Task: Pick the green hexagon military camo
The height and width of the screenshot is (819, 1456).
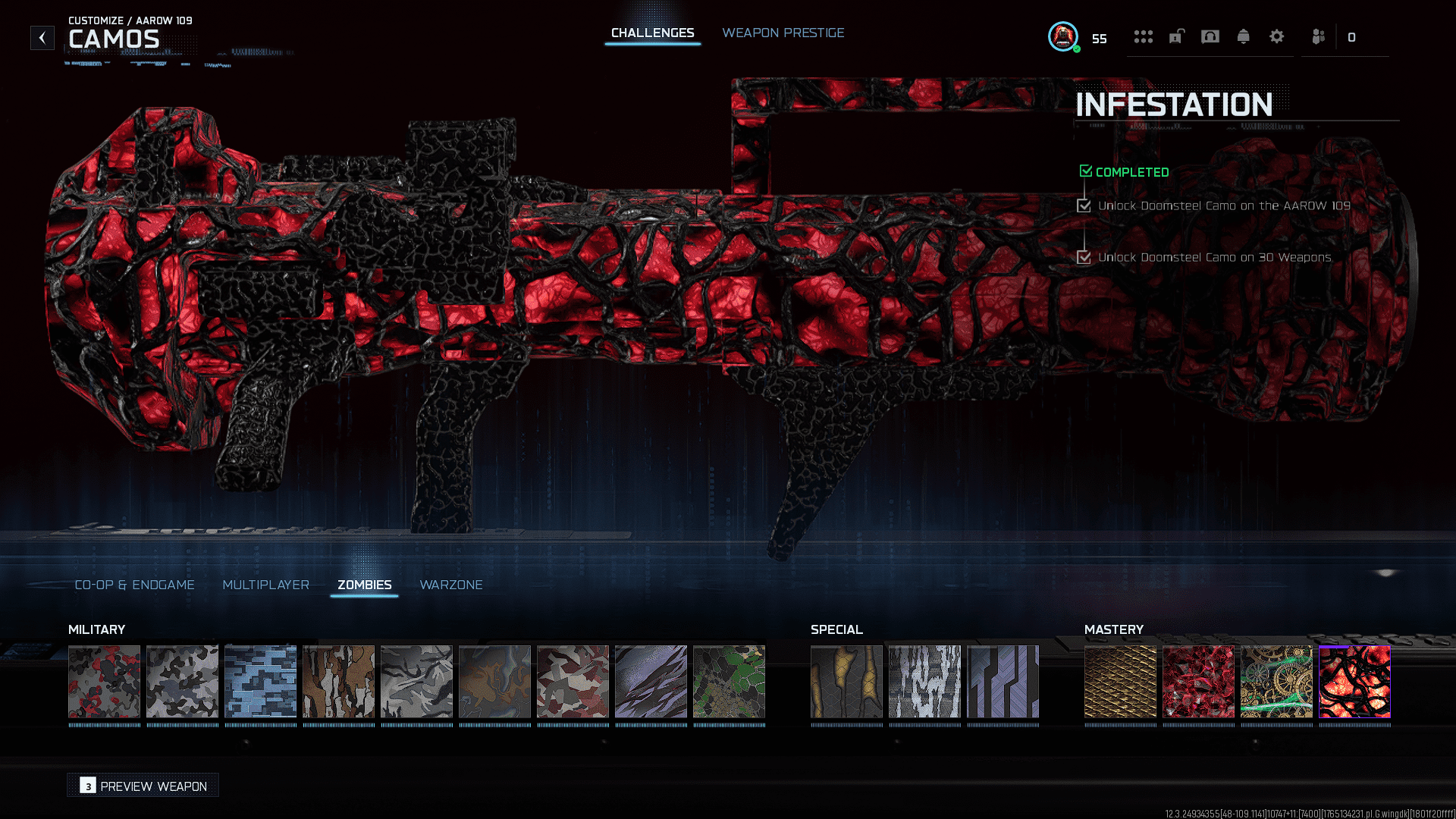Action: click(729, 681)
